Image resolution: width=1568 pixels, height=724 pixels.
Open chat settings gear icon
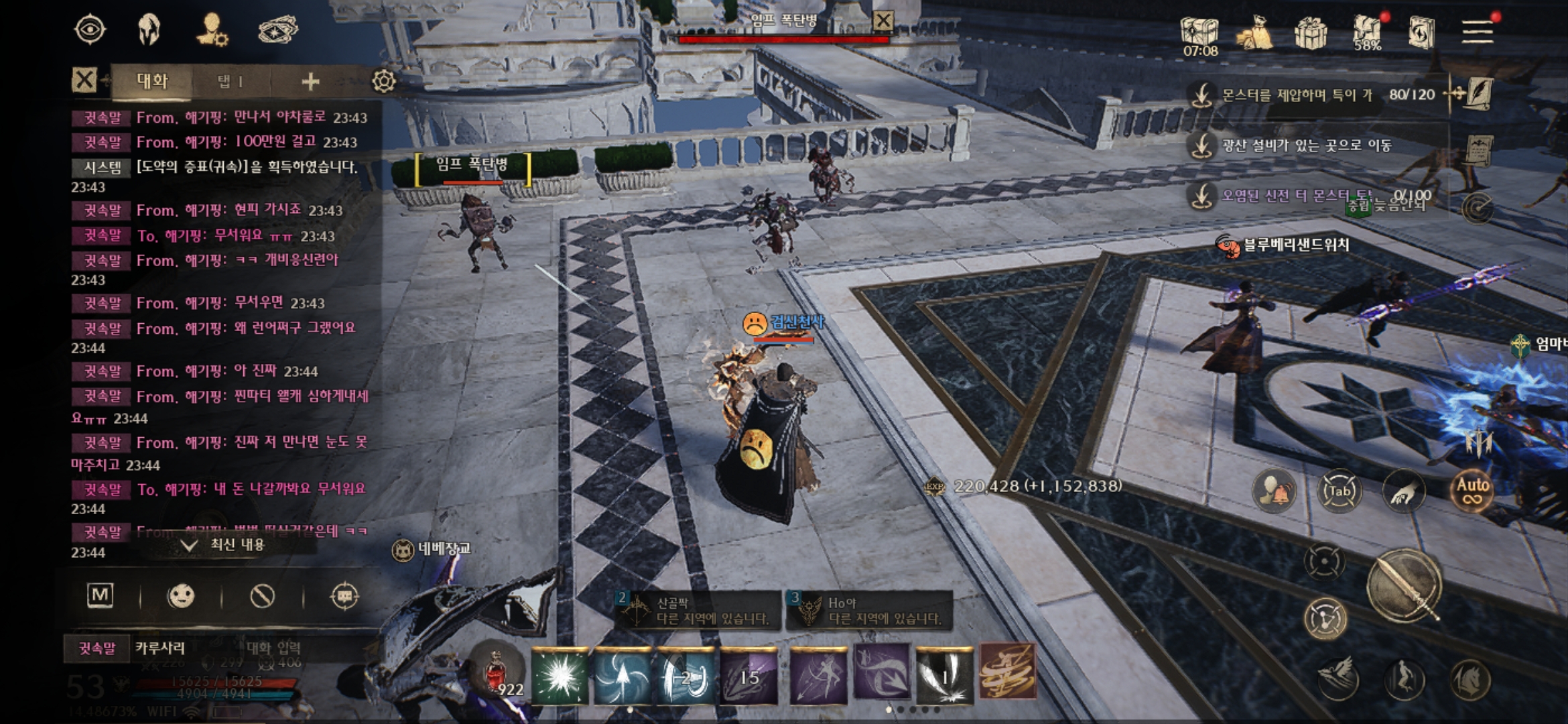click(x=383, y=82)
